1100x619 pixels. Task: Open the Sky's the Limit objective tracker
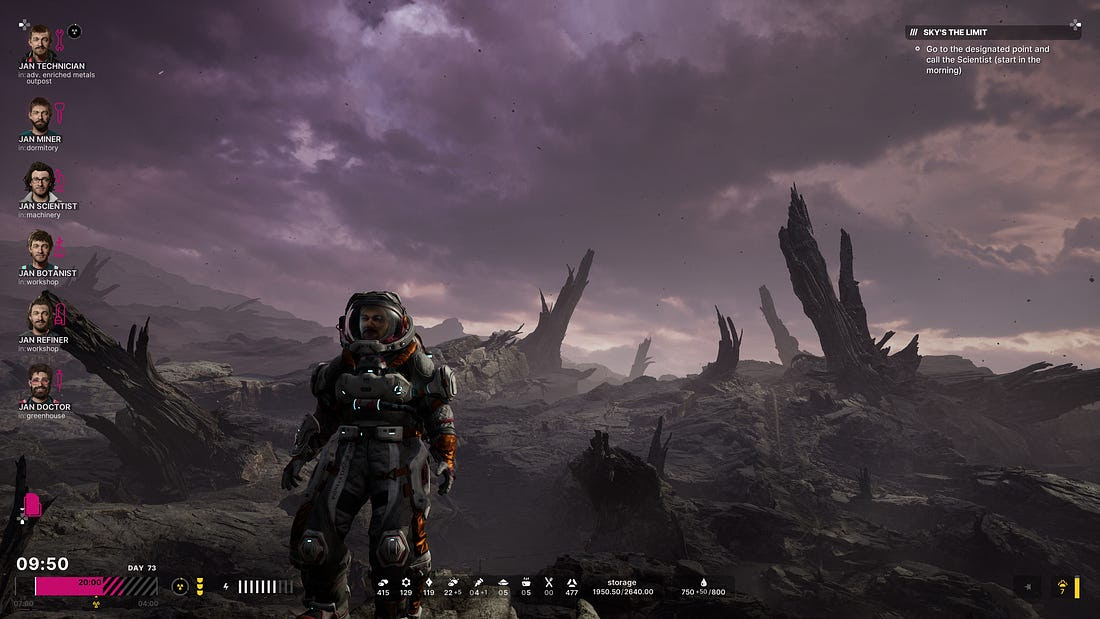pyautogui.click(x=992, y=32)
